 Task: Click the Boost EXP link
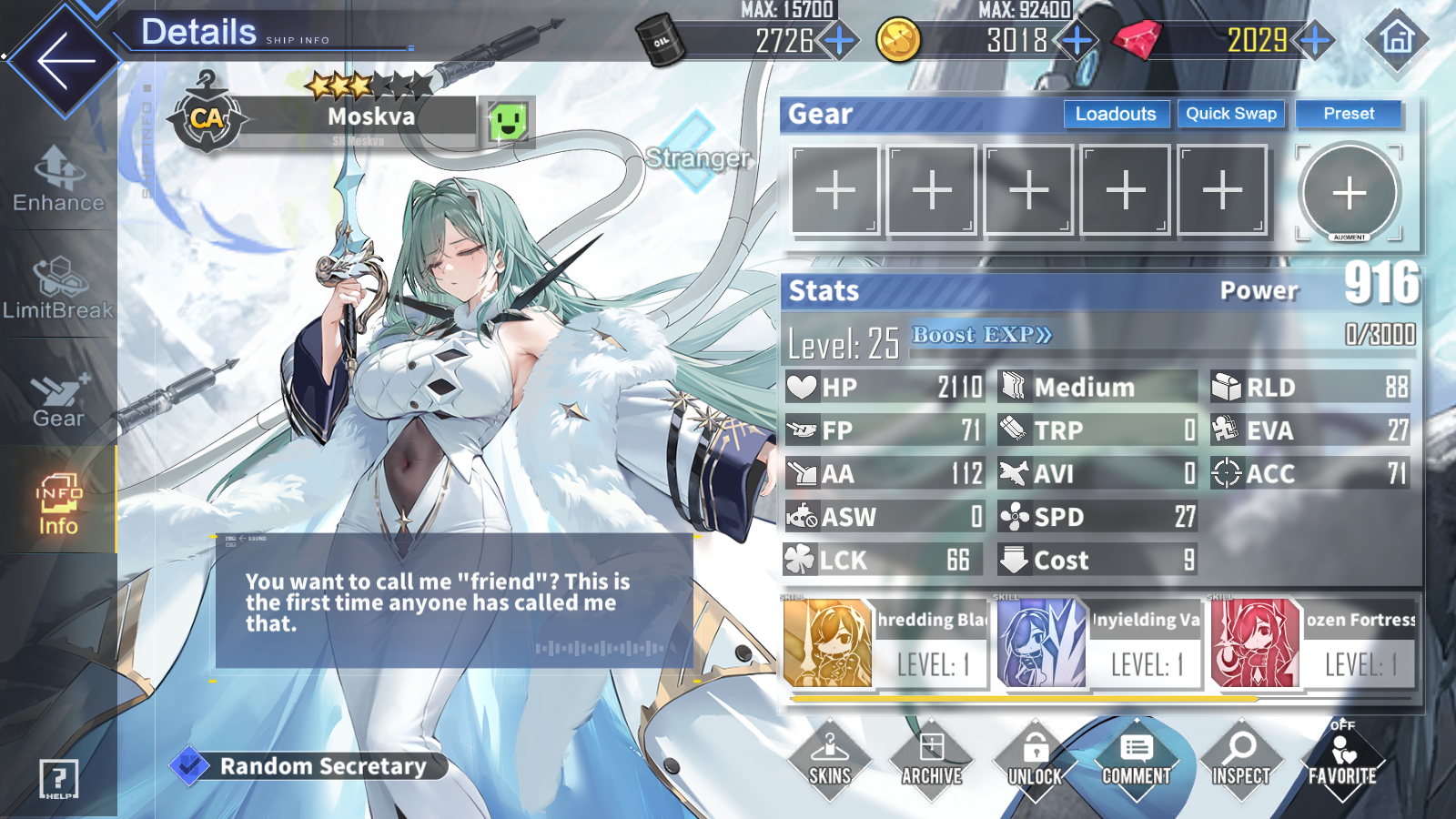click(982, 335)
